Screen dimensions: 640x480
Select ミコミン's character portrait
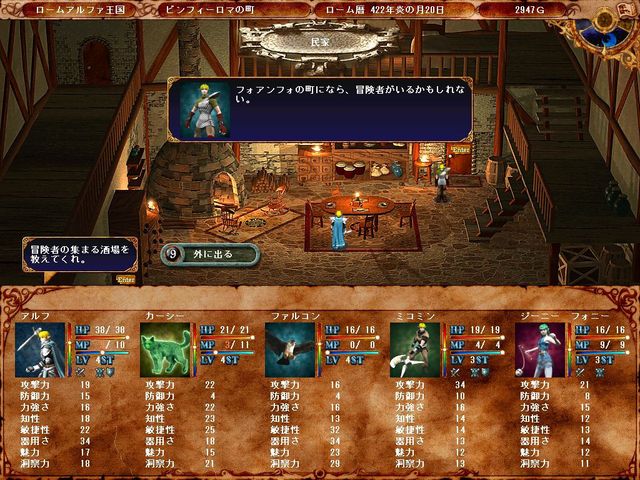[416, 349]
